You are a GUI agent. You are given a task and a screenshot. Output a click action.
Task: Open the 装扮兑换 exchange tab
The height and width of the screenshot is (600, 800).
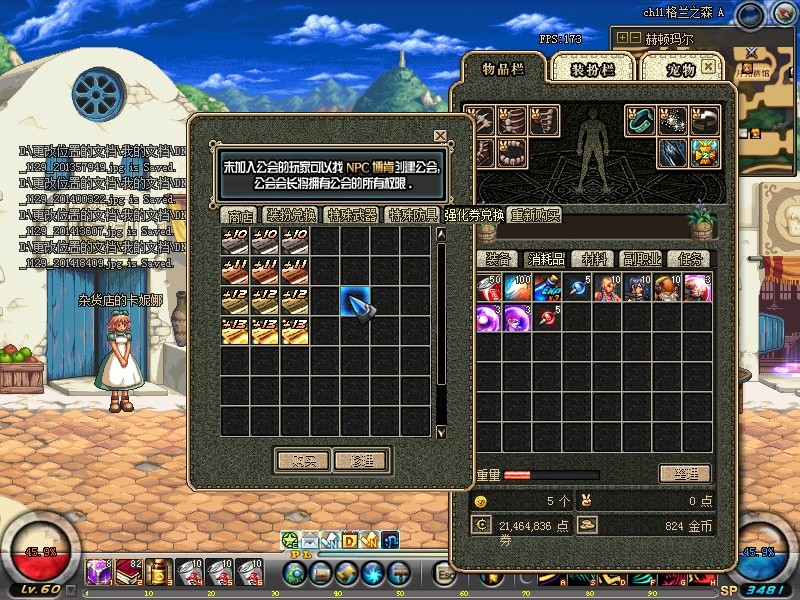coord(291,215)
